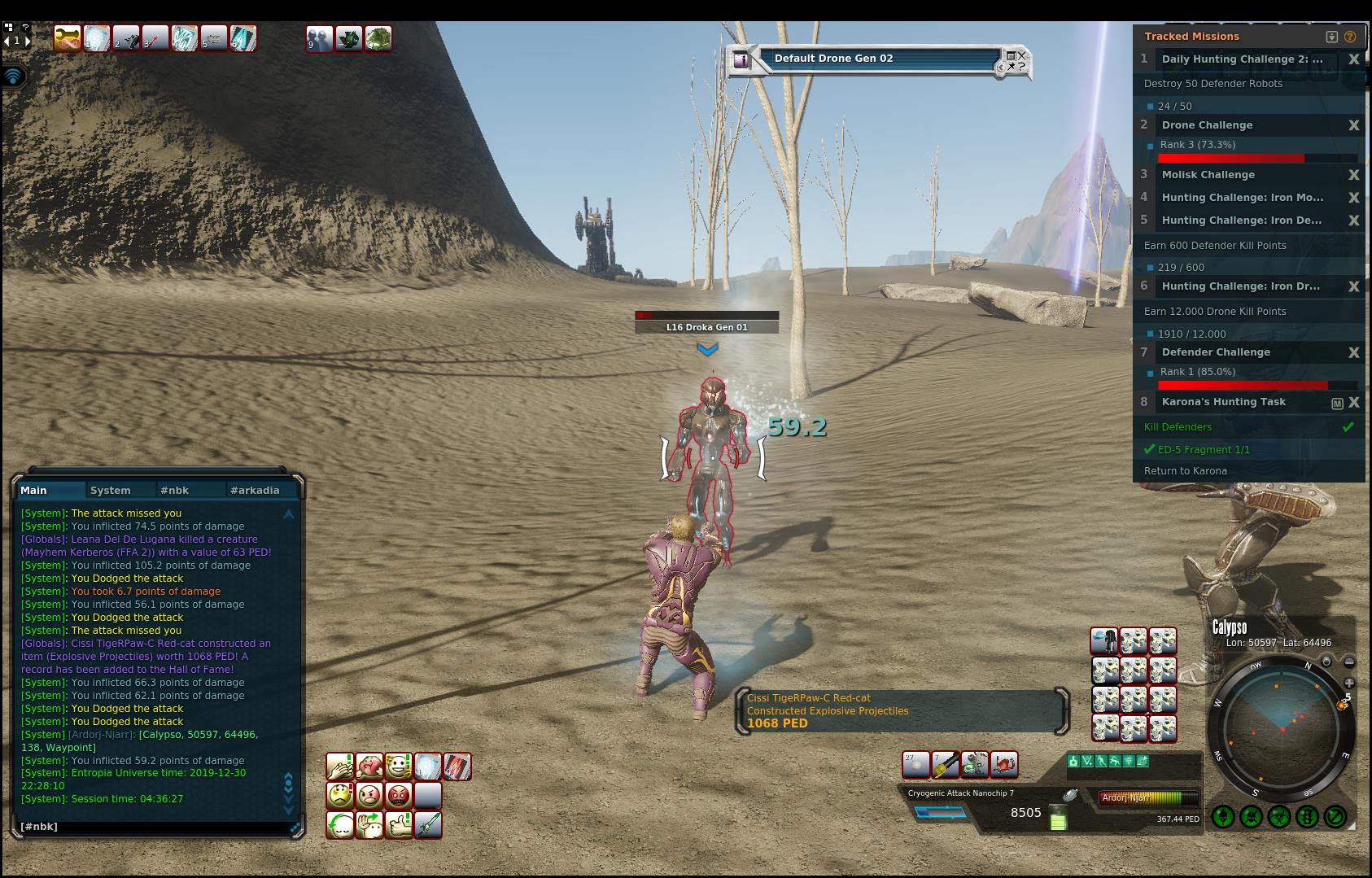
Task: Zoom in the radar with plus button
Action: click(x=1348, y=683)
